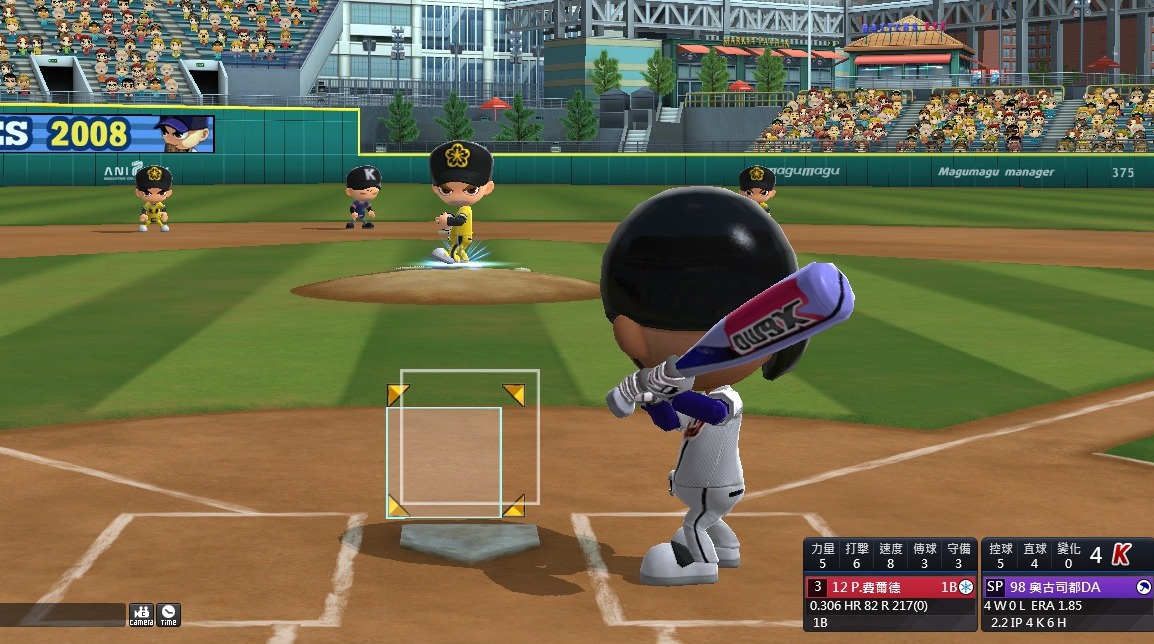Click the pitcher's umbrella condition icon
The height and width of the screenshot is (644, 1154).
(1143, 587)
